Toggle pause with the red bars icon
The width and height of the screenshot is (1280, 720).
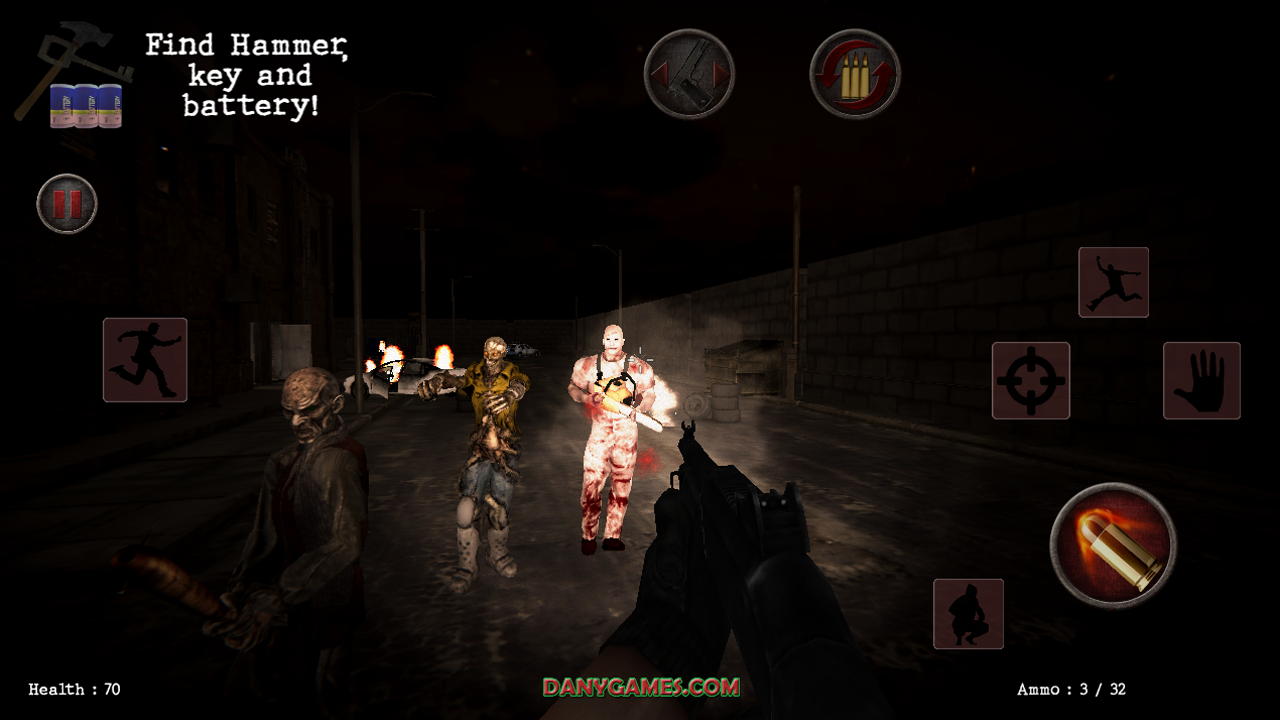point(66,204)
